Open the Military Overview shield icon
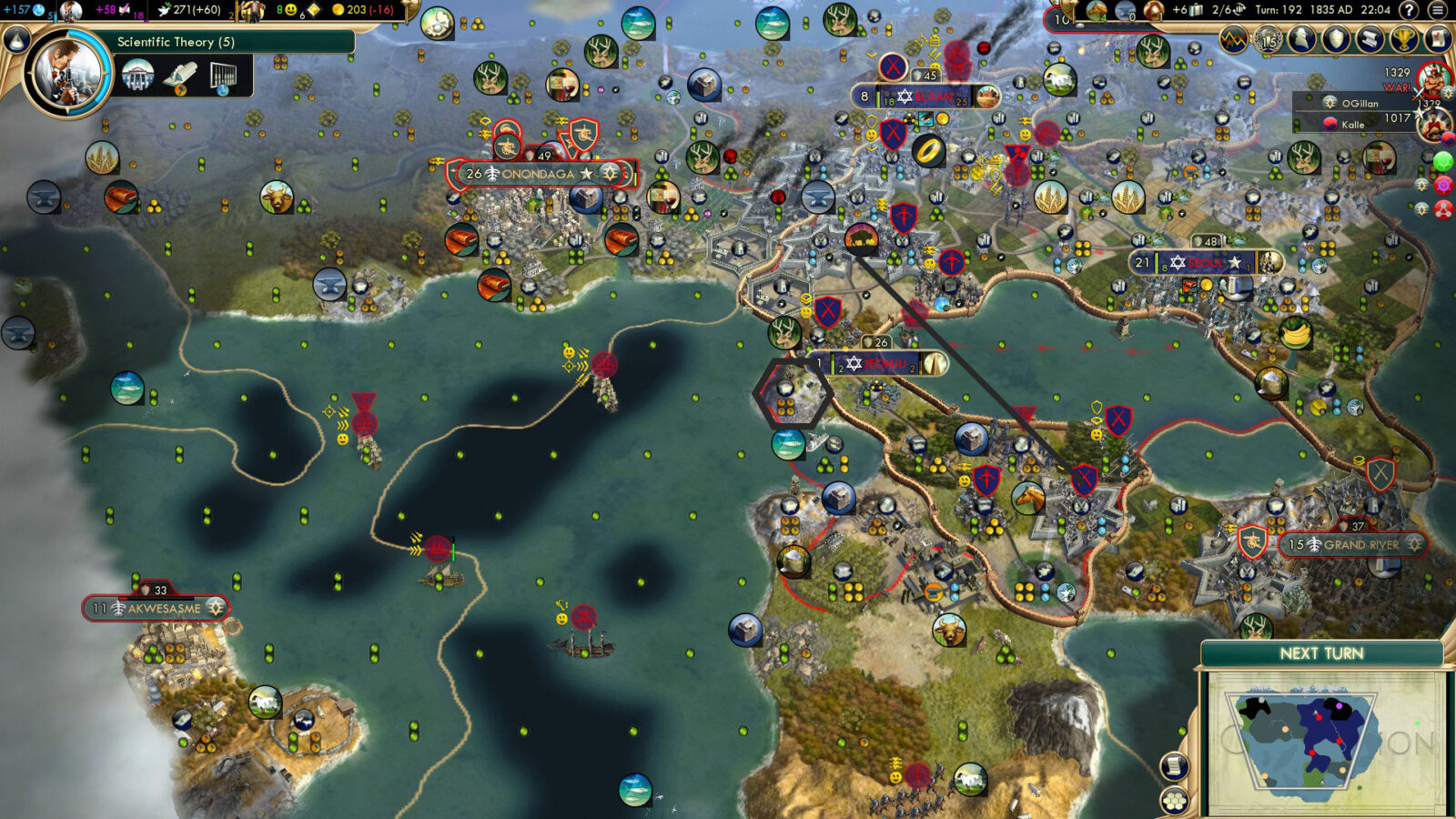 pos(1334,39)
